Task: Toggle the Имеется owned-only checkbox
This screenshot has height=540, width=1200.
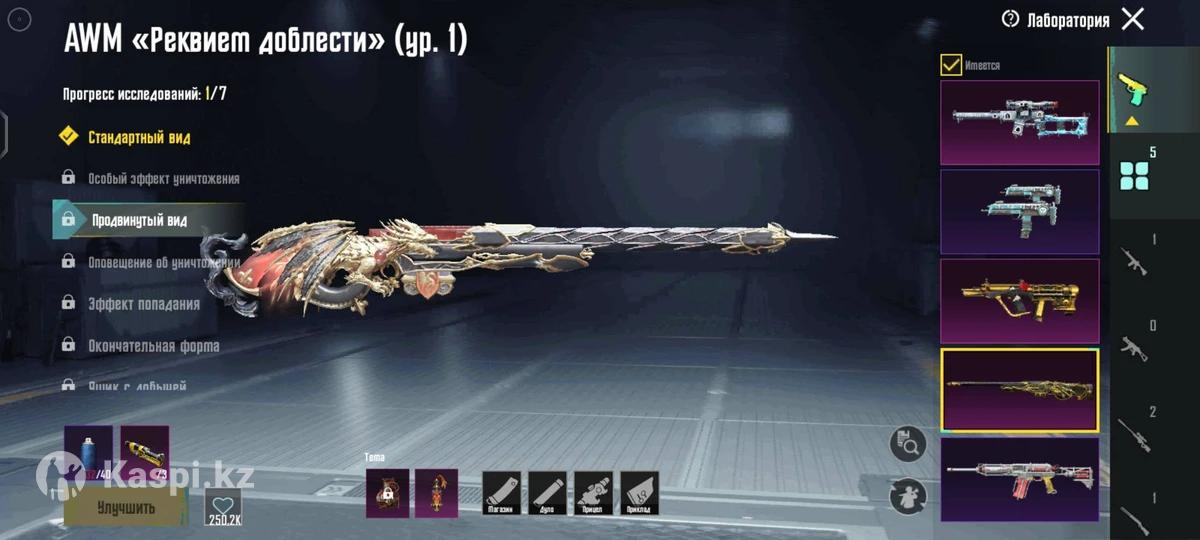Action: click(951, 65)
